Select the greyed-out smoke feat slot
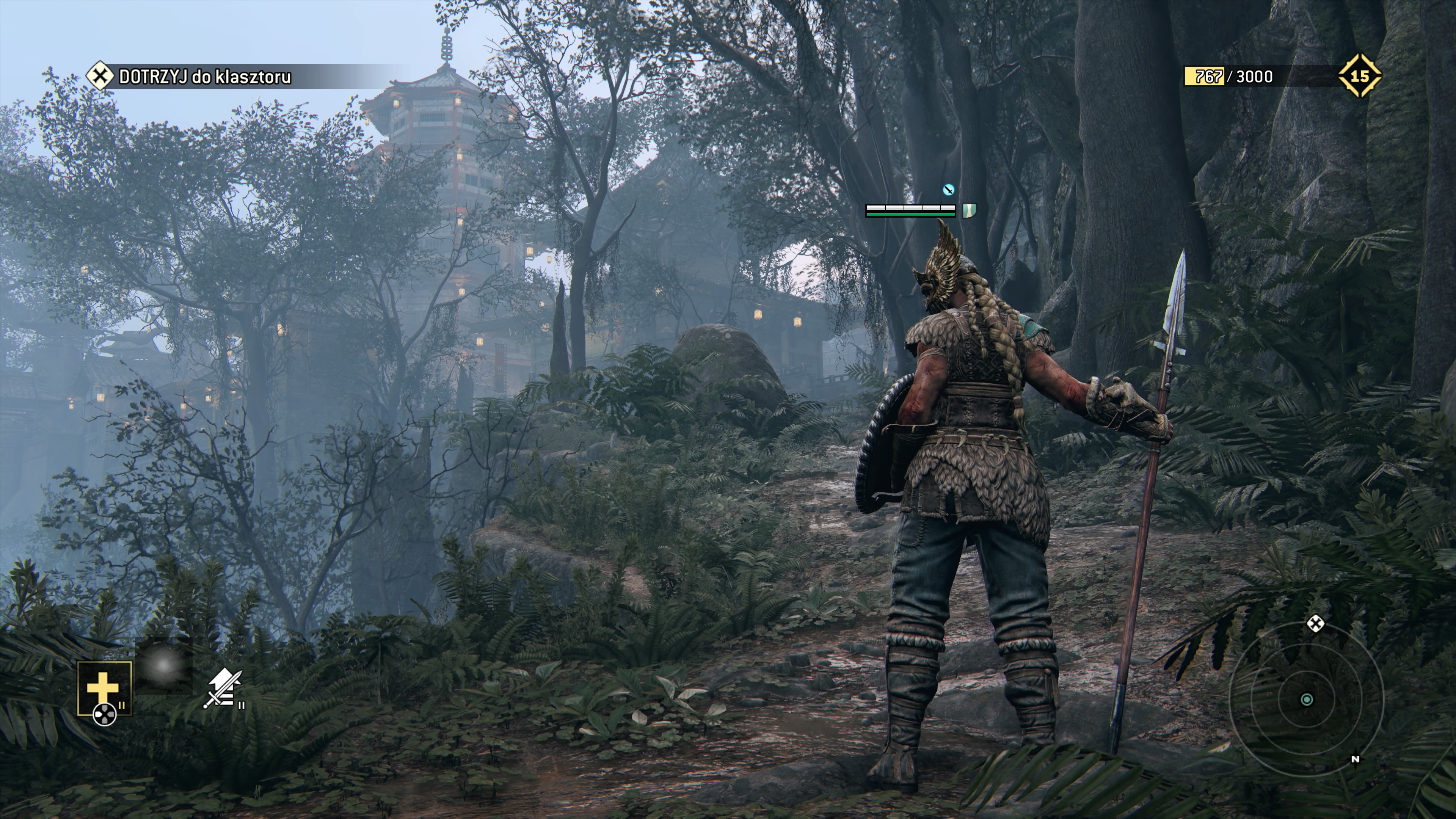The image size is (1456, 819). (x=164, y=666)
